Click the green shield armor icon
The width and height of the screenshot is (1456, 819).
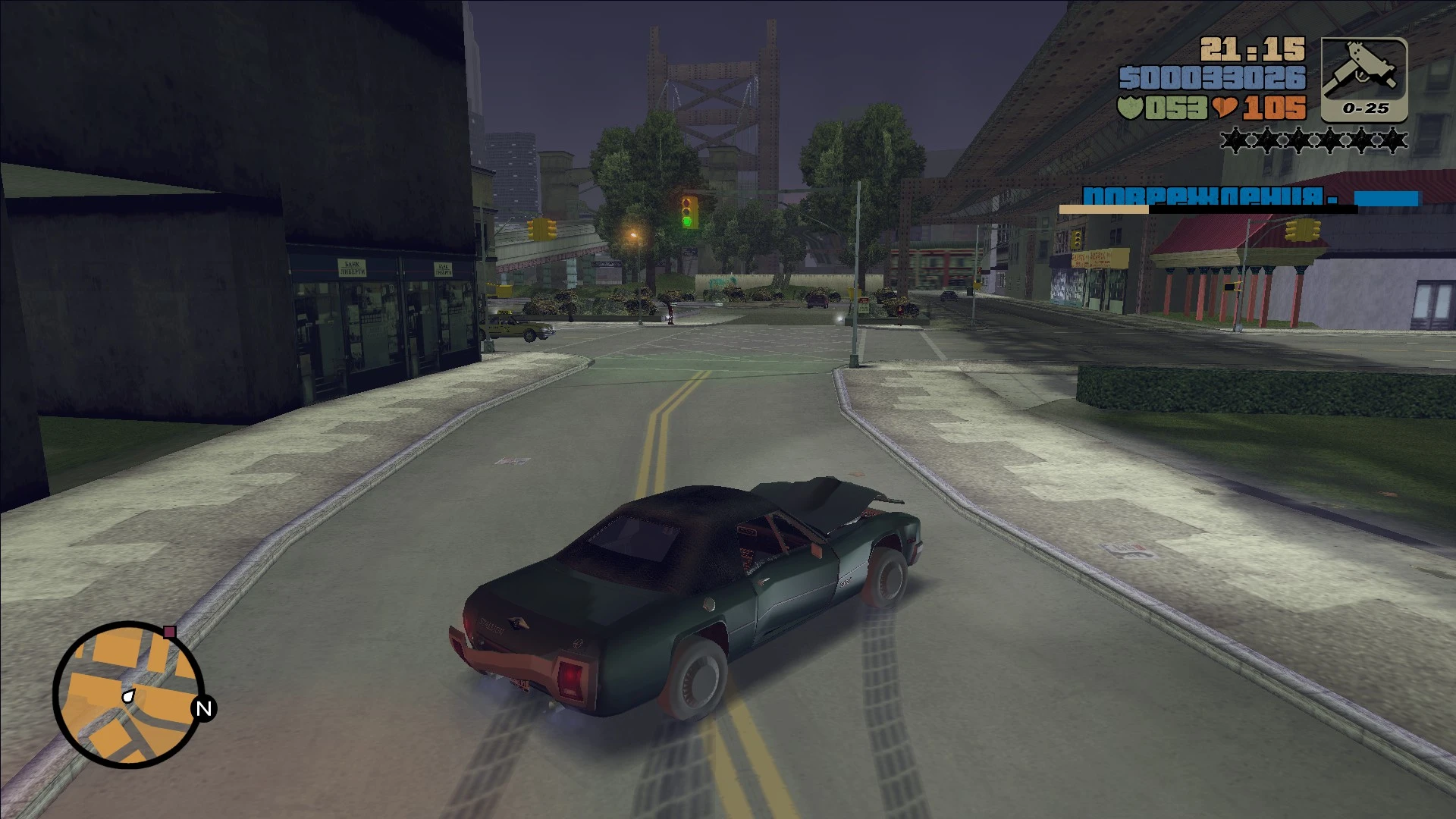click(x=1129, y=108)
